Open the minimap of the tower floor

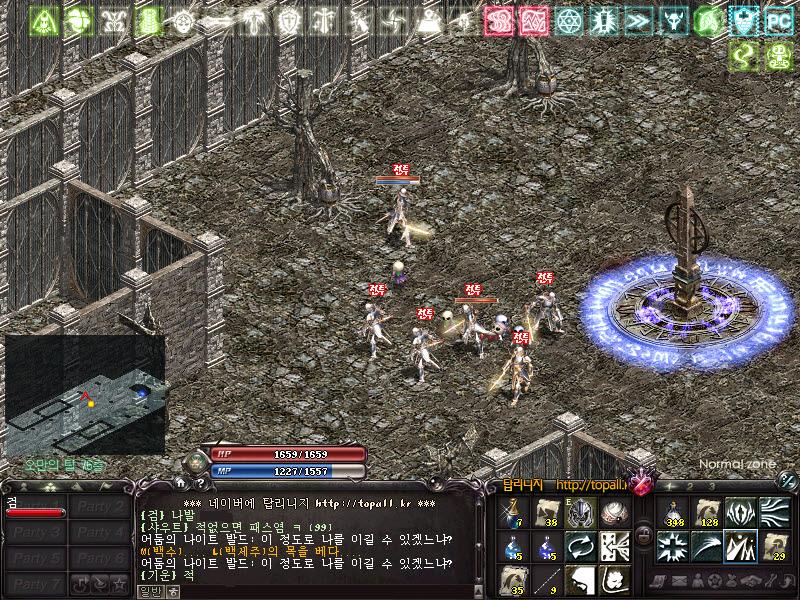pos(84,393)
